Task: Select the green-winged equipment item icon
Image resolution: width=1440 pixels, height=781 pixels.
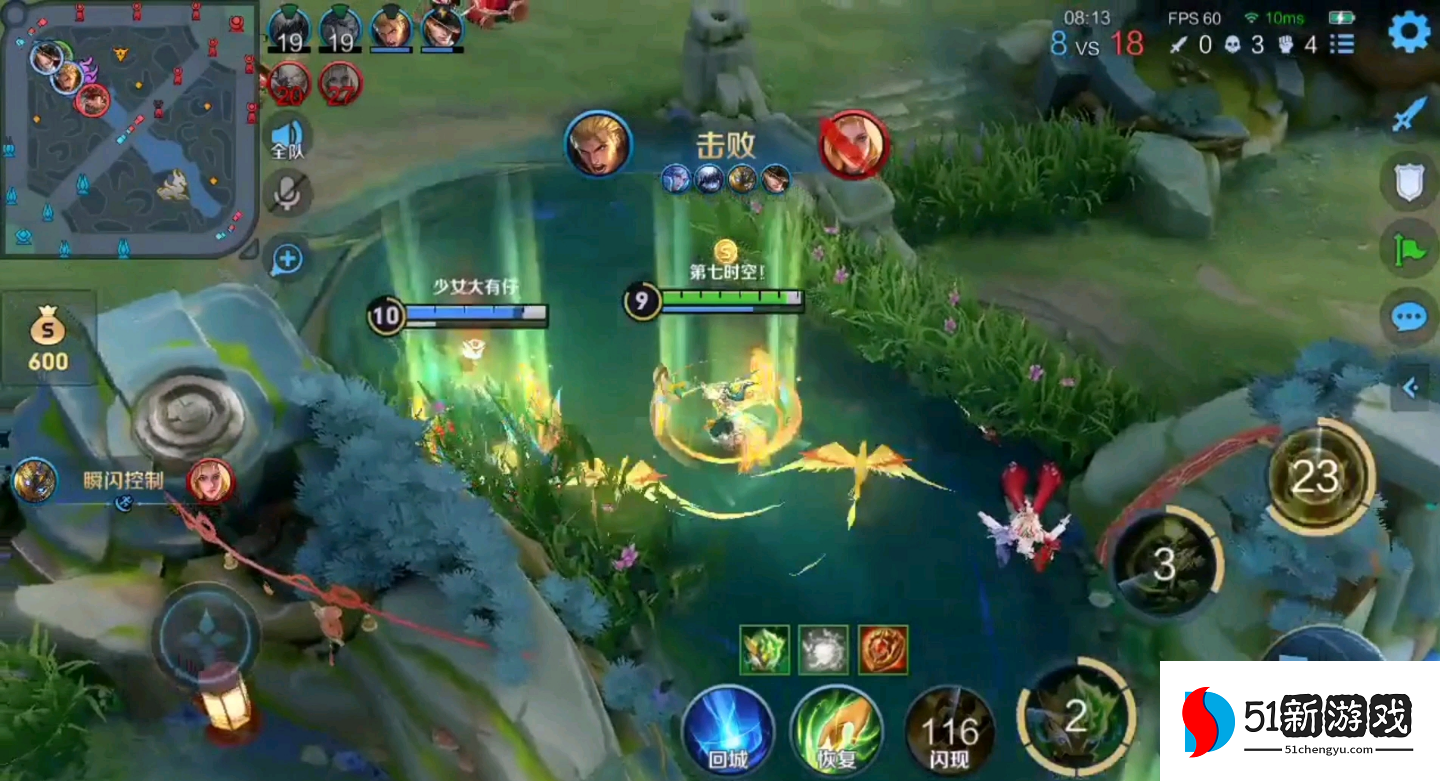Action: 765,650
